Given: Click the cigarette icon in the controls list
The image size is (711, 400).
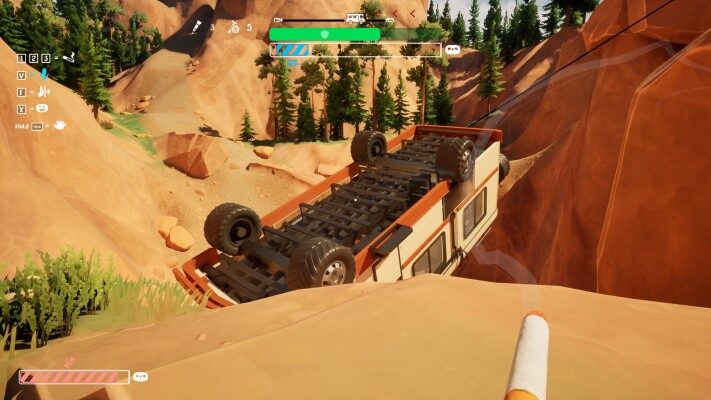Looking at the screenshot, I should [x=68, y=58].
